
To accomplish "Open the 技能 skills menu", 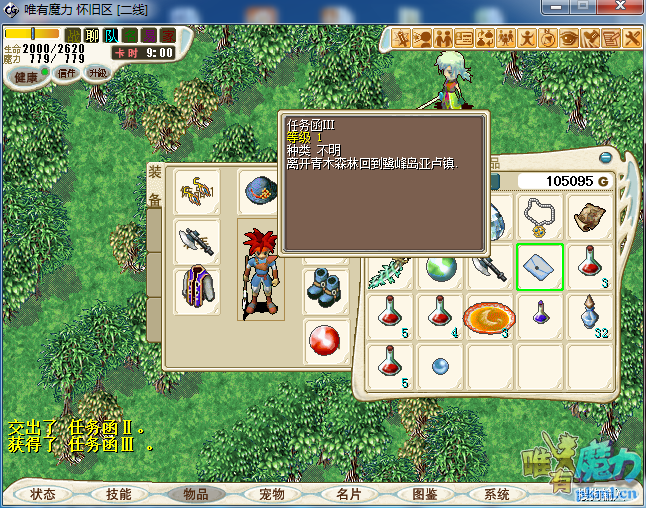I will [119, 494].
